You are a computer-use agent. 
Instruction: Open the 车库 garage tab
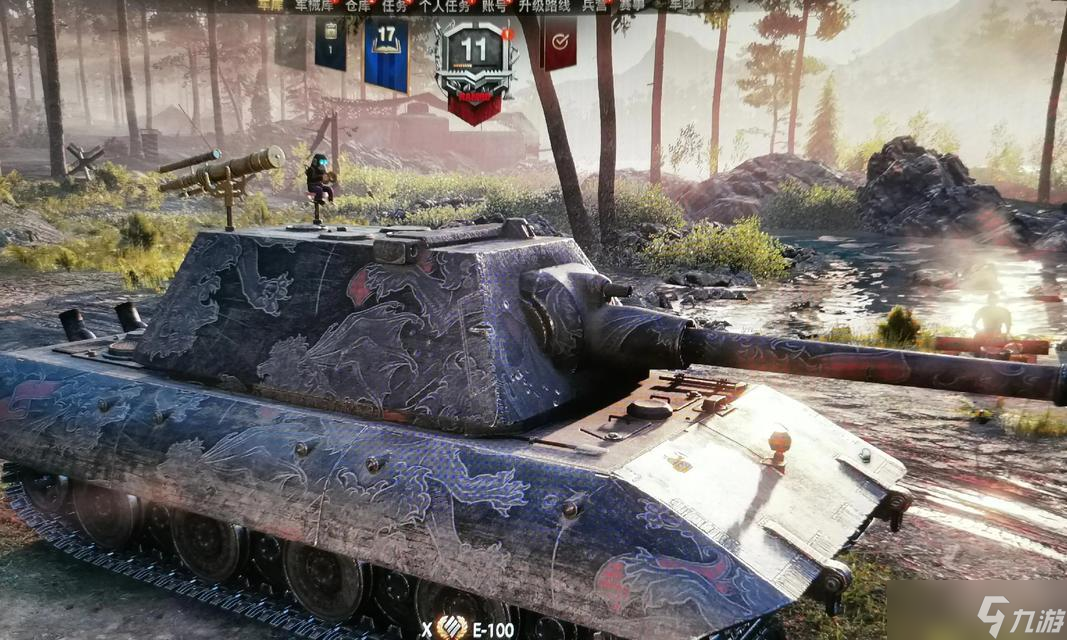pos(270,5)
